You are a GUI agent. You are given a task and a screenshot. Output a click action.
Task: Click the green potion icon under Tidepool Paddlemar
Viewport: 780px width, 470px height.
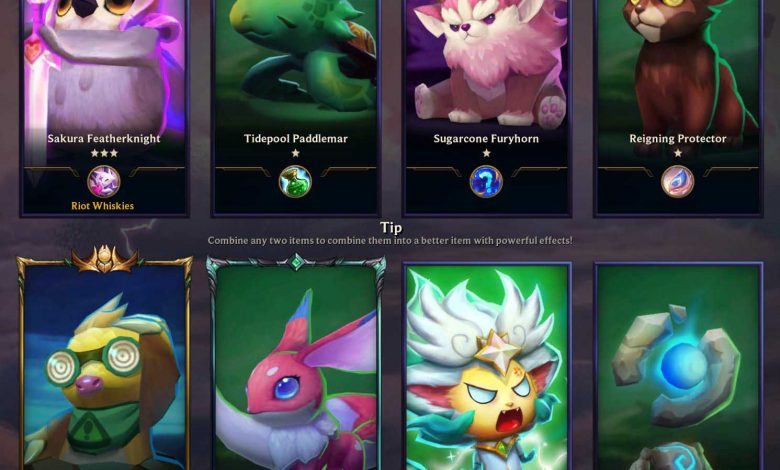295,181
